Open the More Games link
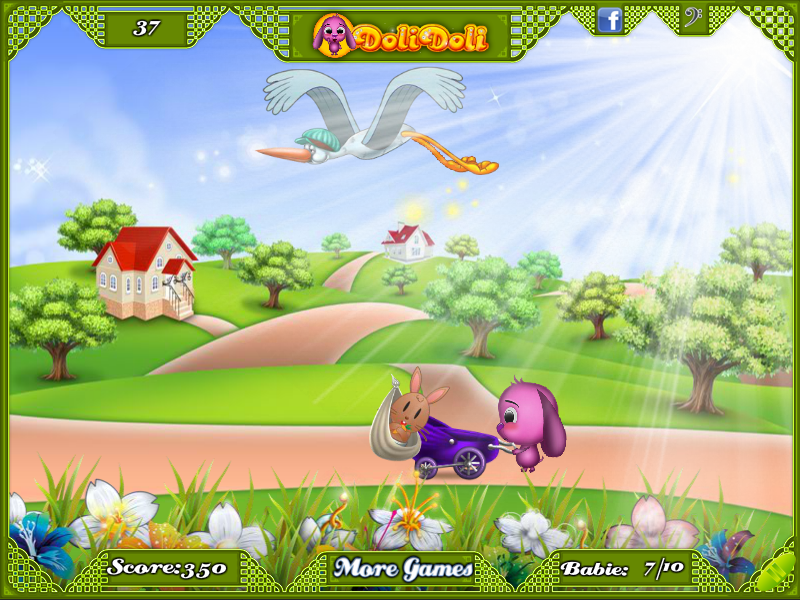 (x=403, y=569)
